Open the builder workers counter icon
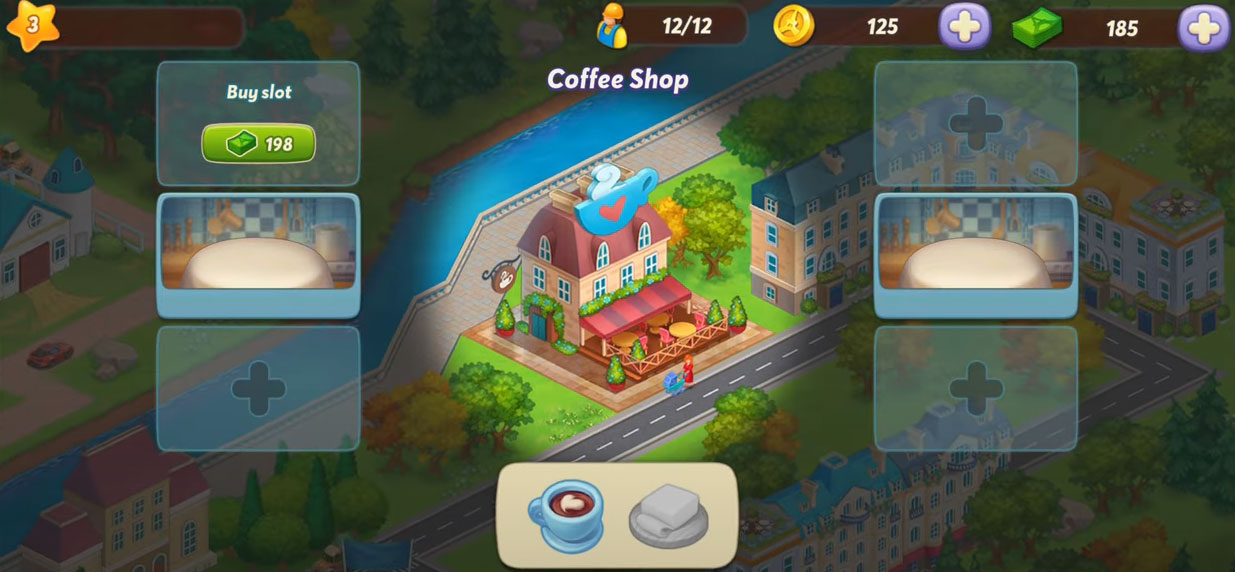Screen dimensions: 1235x572 pyautogui.click(x=612, y=26)
